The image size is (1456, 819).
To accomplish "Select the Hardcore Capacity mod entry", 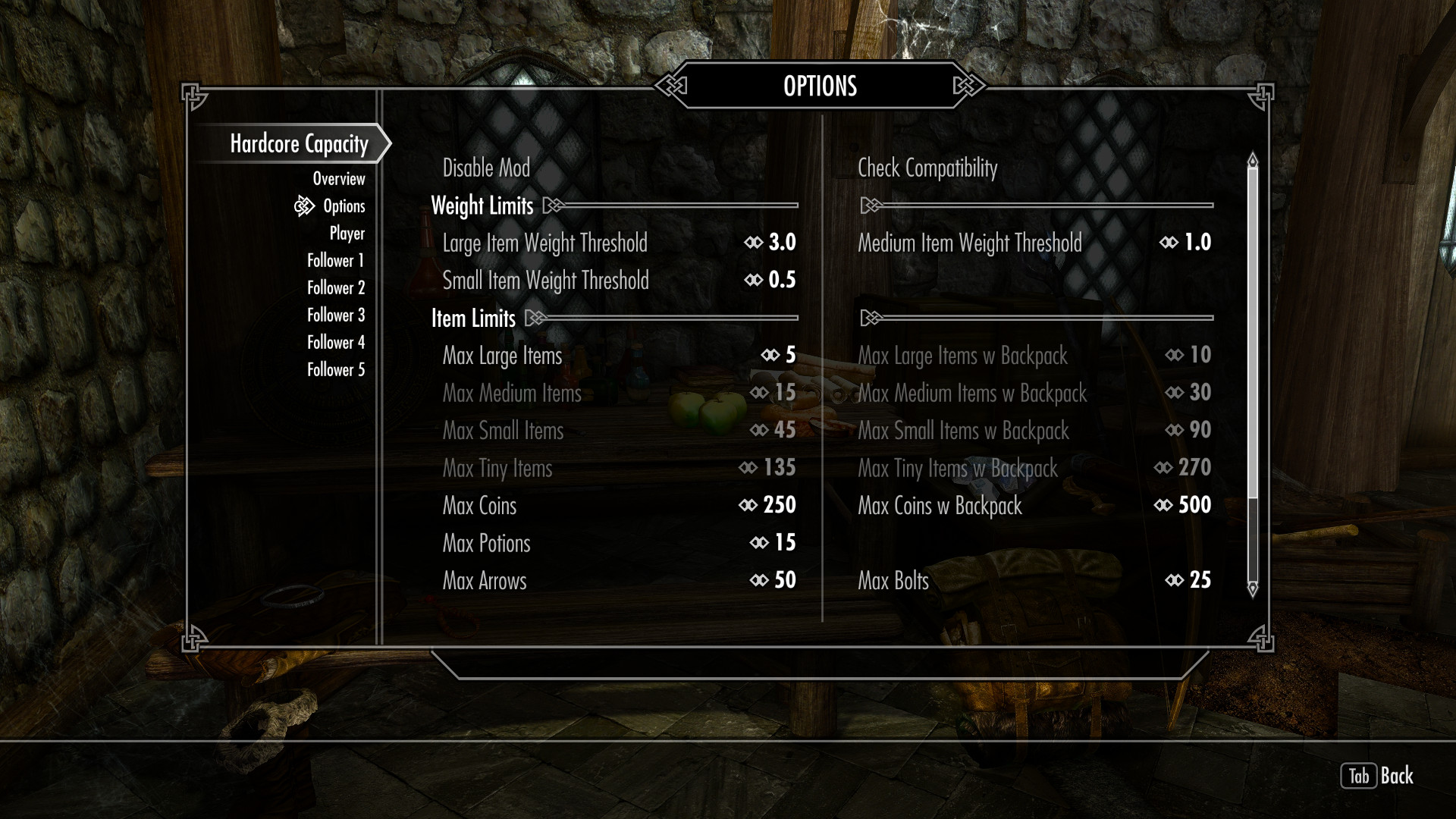I will point(299,144).
